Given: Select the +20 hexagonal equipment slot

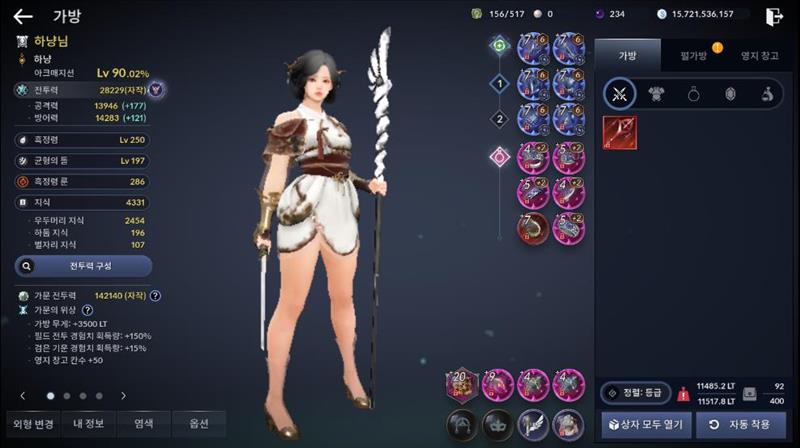Looking at the screenshot, I should (462, 384).
